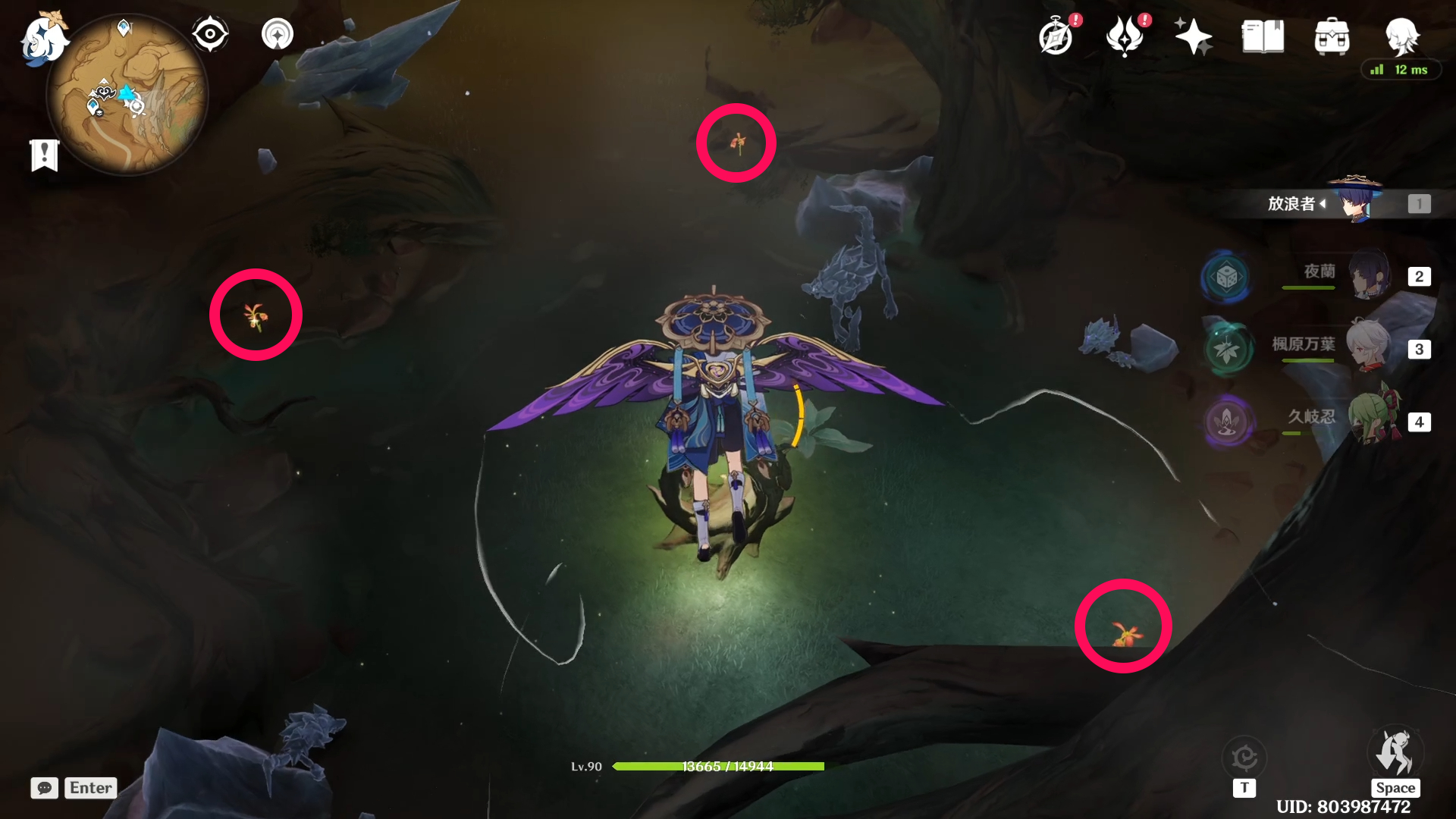
Task: Click the chat bubble icon bottom-left
Action: 44,788
